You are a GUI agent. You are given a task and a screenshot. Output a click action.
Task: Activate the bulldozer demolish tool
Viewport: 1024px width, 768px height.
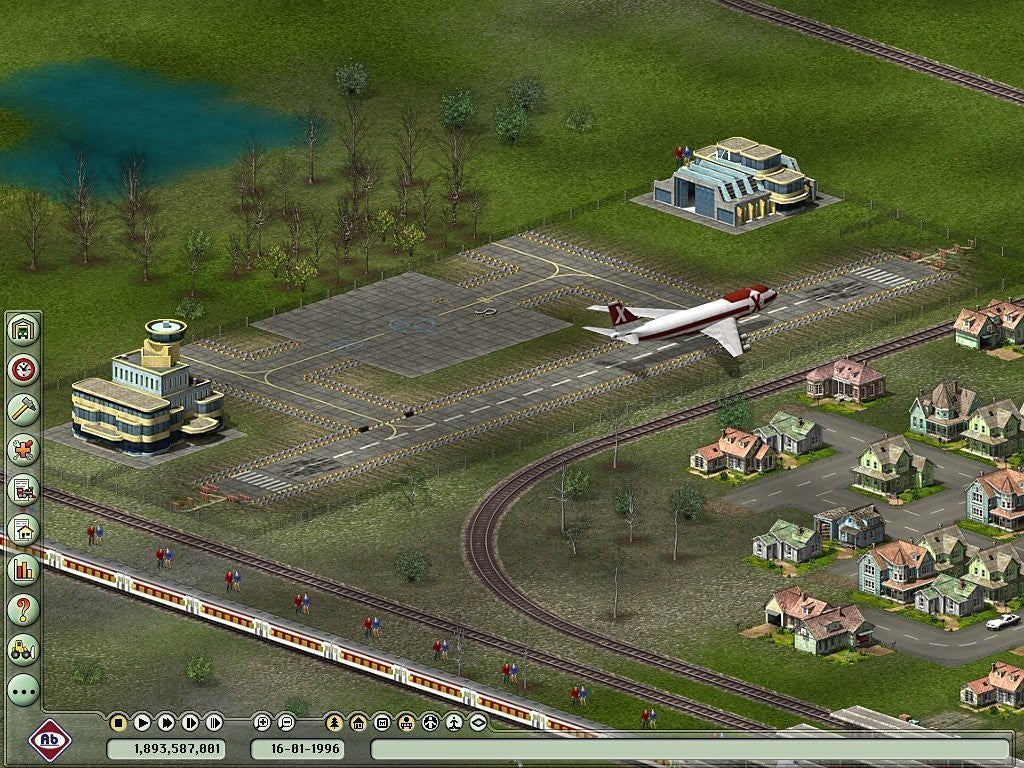pyautogui.click(x=23, y=649)
